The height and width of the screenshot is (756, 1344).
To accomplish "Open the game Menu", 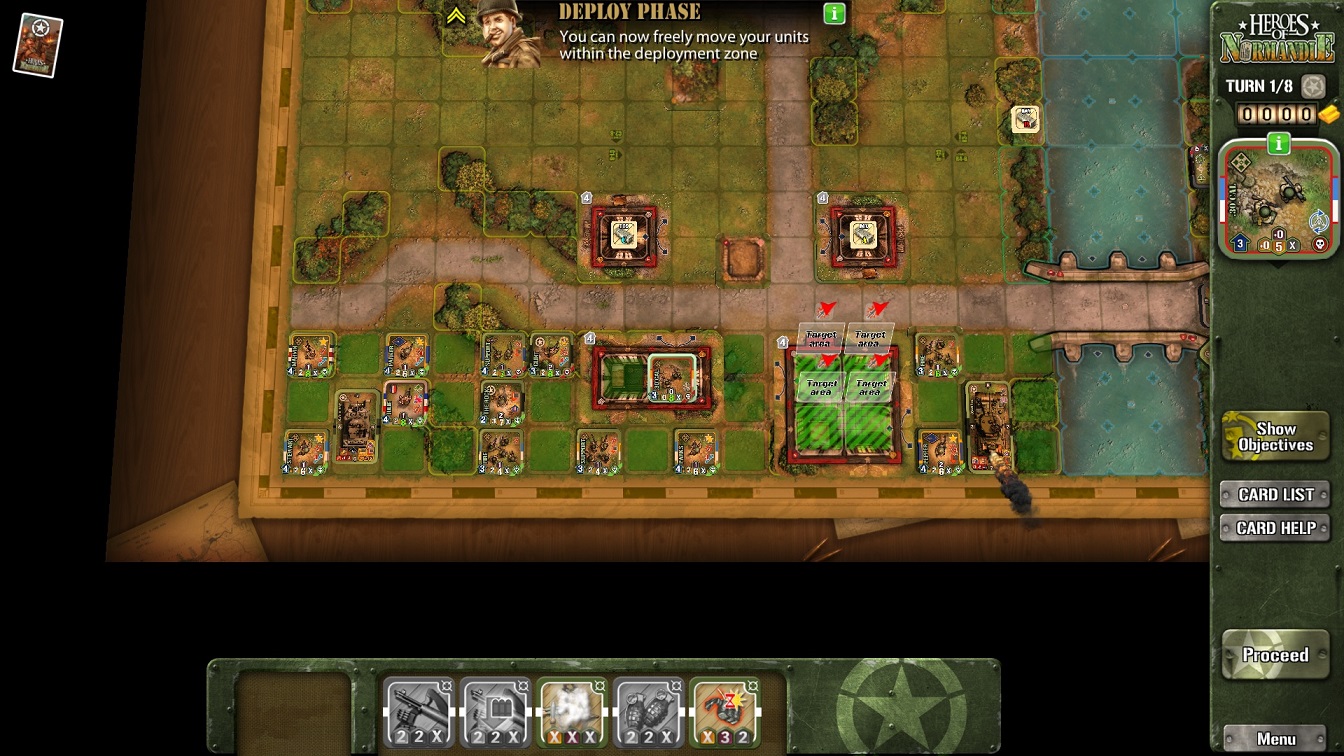I will pyautogui.click(x=1275, y=739).
